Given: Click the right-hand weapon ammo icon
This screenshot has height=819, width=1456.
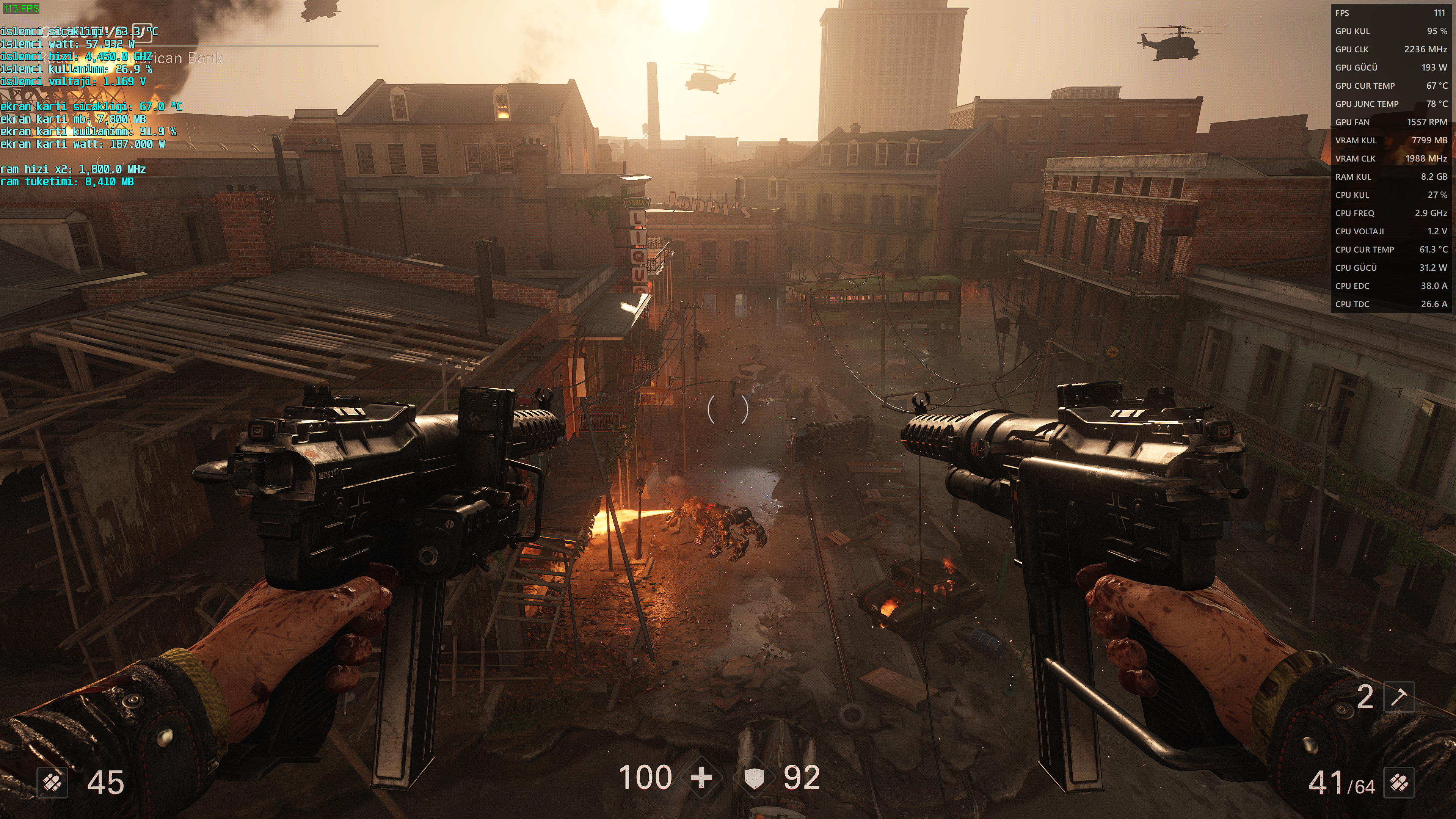Looking at the screenshot, I should 1399,783.
